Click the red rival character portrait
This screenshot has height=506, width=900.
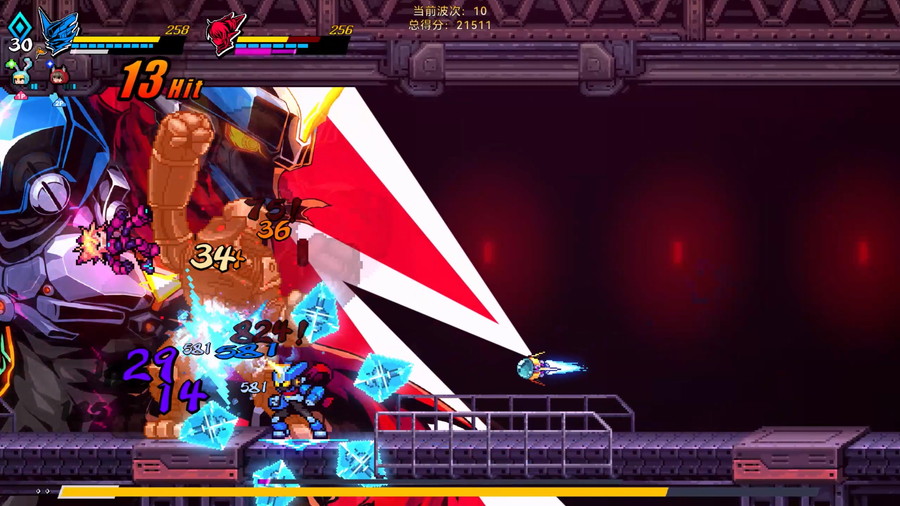[225, 34]
